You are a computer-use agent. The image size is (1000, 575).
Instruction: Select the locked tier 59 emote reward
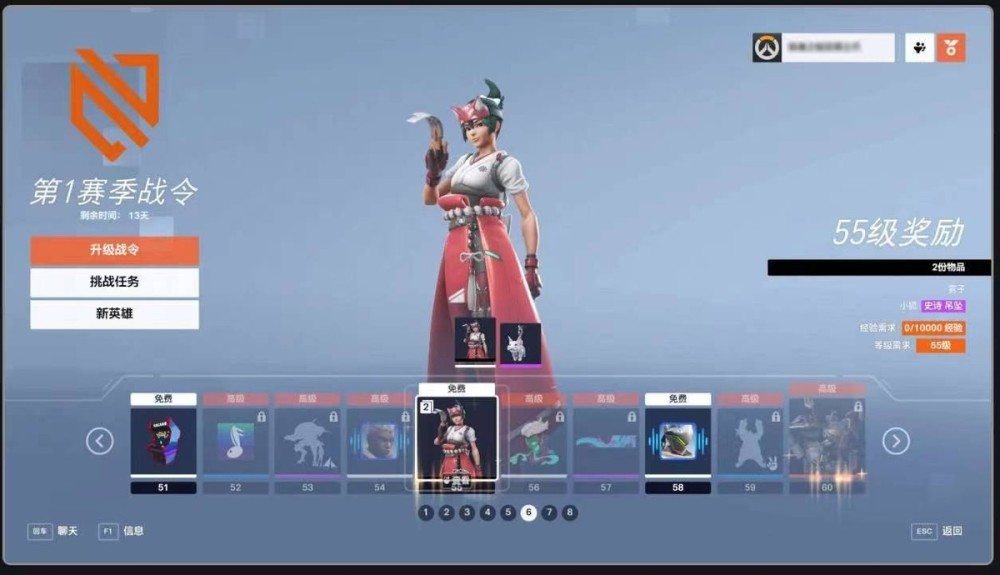pyautogui.click(x=750, y=441)
